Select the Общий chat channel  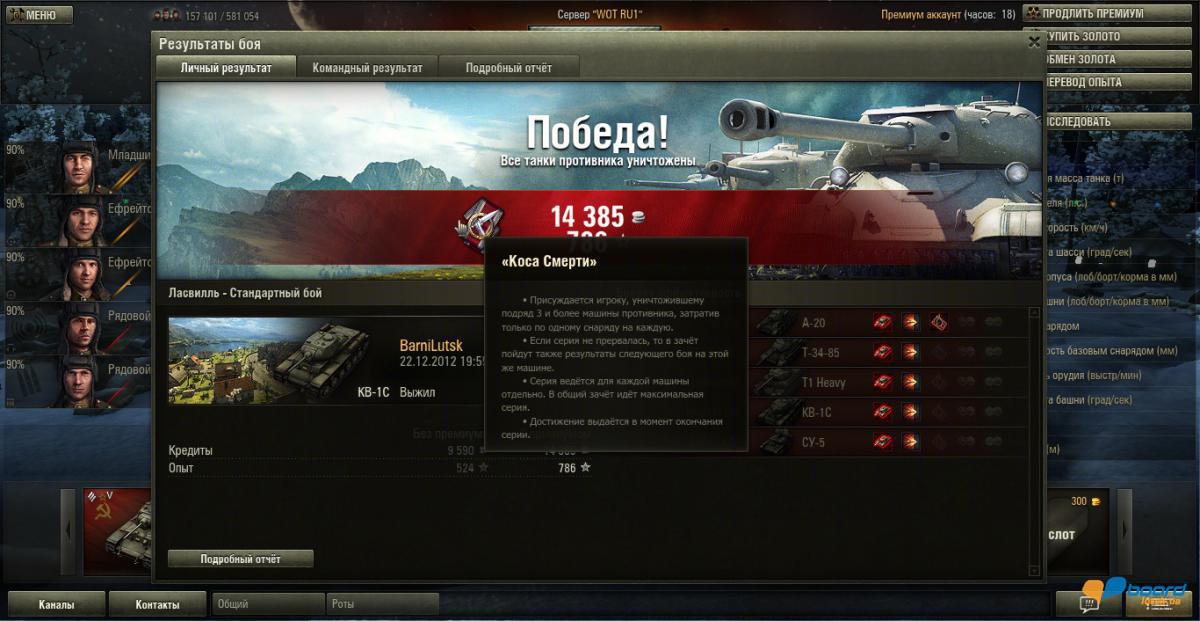click(x=268, y=605)
